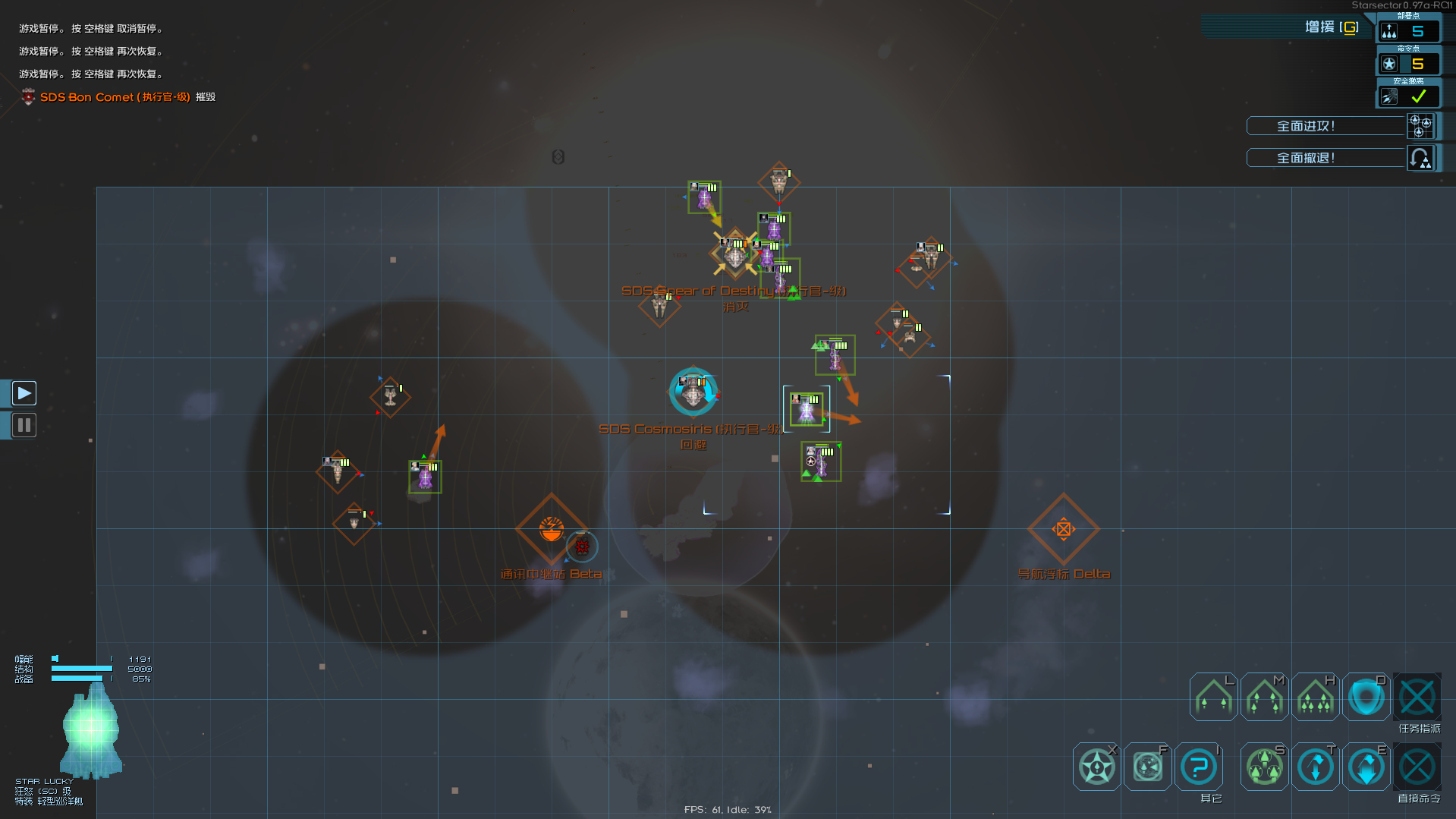This screenshot has height=819, width=1456.
Task: Select the Light Escort (L) command icon
Action: [x=1212, y=697]
